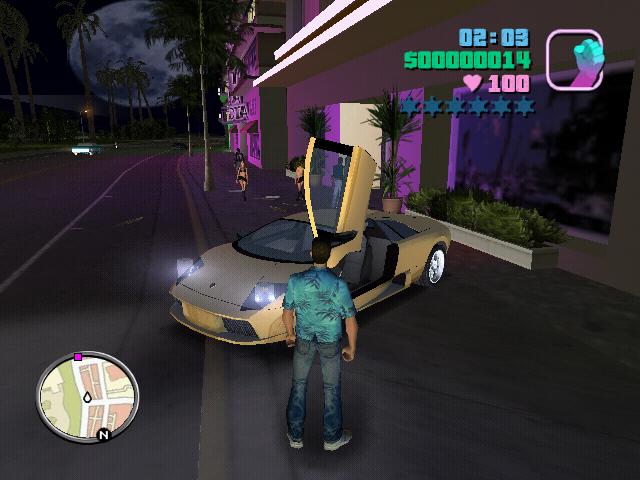Click the pink square blip on radar

(x=78, y=356)
